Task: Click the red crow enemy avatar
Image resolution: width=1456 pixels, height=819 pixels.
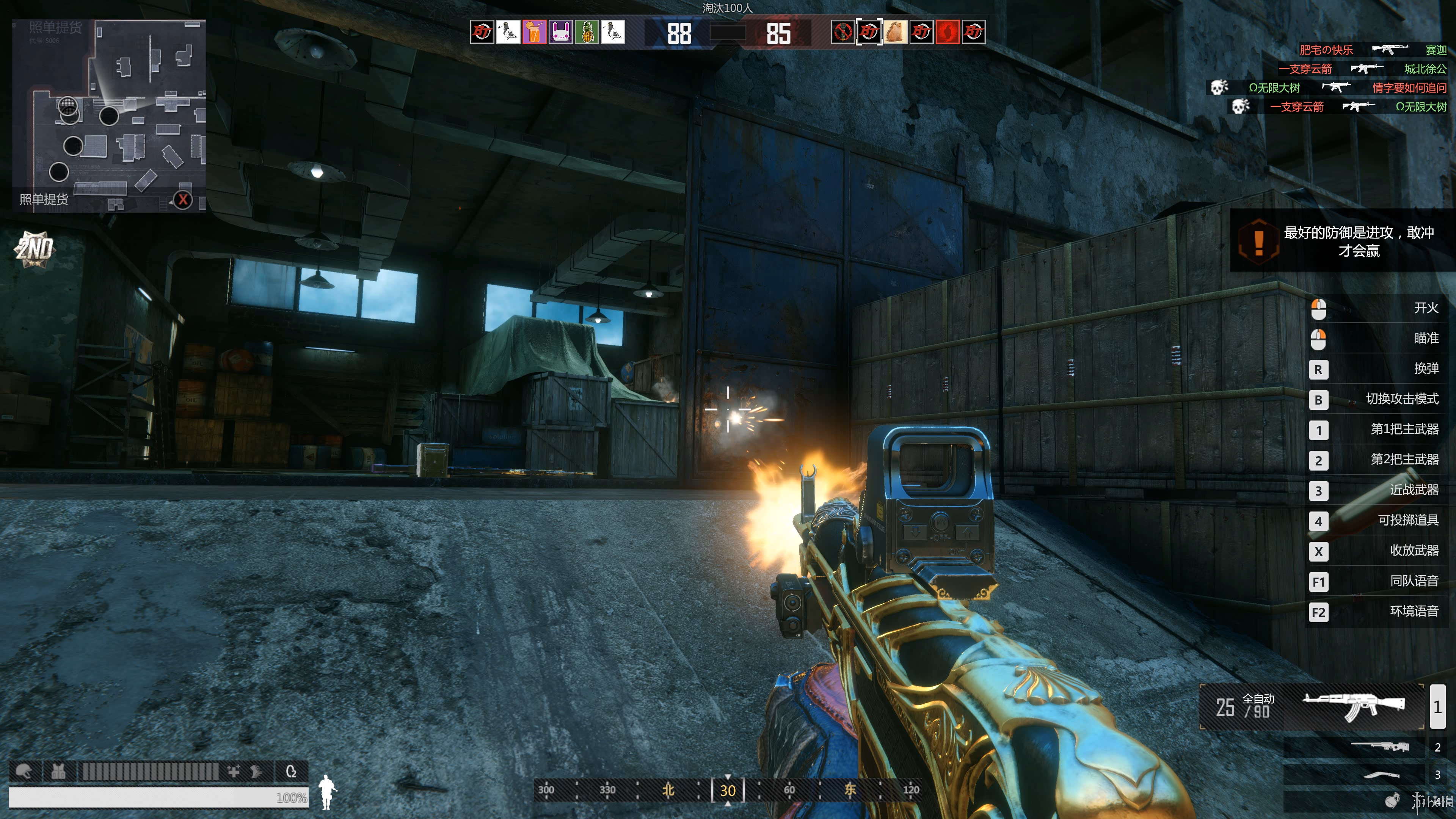Action: click(x=947, y=32)
